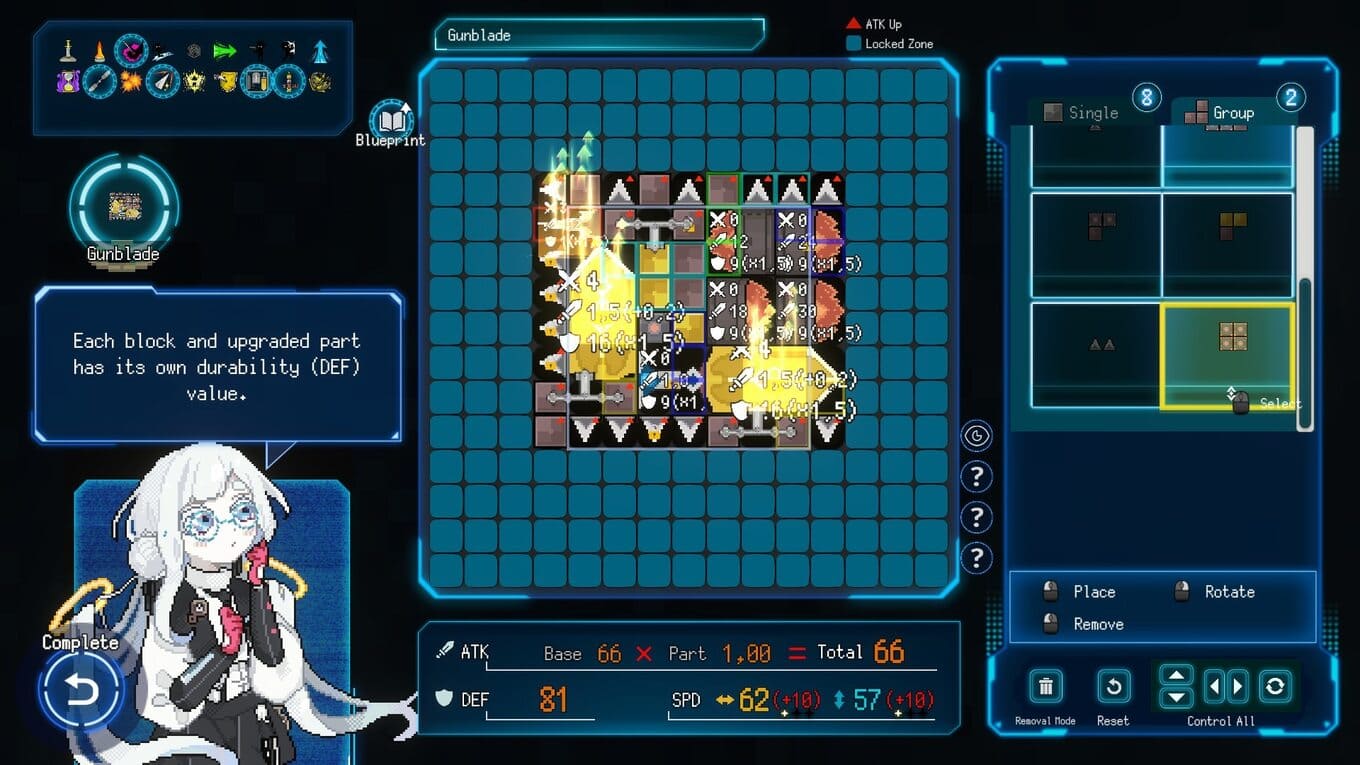The image size is (1360, 765).
Task: Toggle Removal Mode with the trash button
Action: coord(1045,687)
